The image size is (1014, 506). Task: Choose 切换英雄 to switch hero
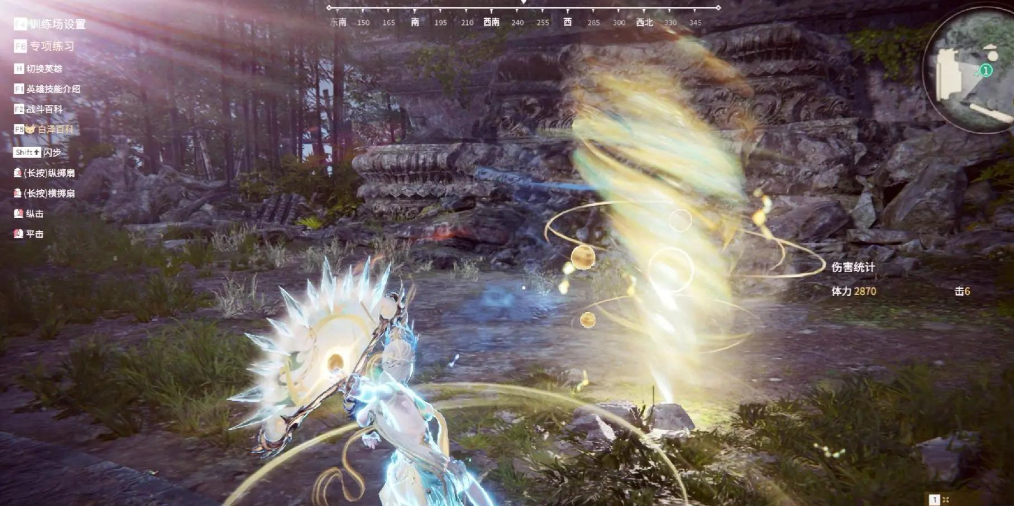click(43, 68)
